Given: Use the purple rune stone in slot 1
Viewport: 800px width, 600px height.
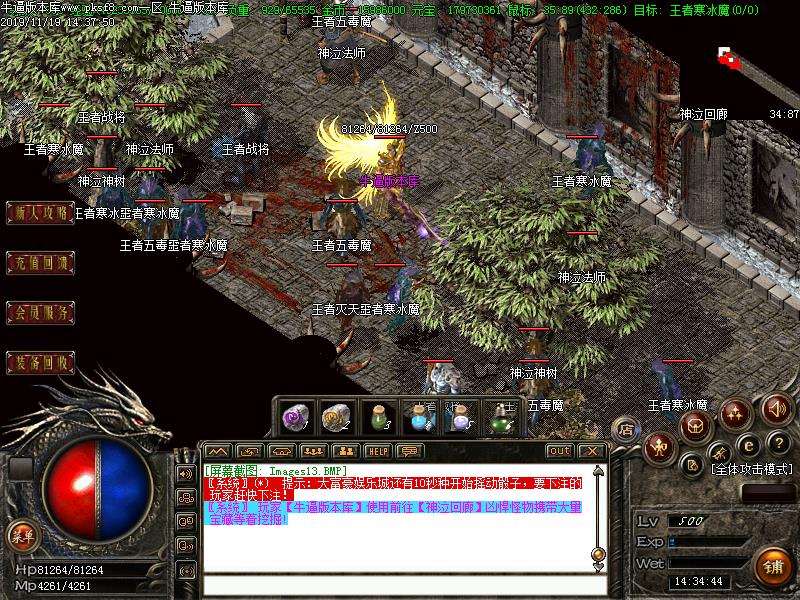Looking at the screenshot, I should click(x=295, y=414).
